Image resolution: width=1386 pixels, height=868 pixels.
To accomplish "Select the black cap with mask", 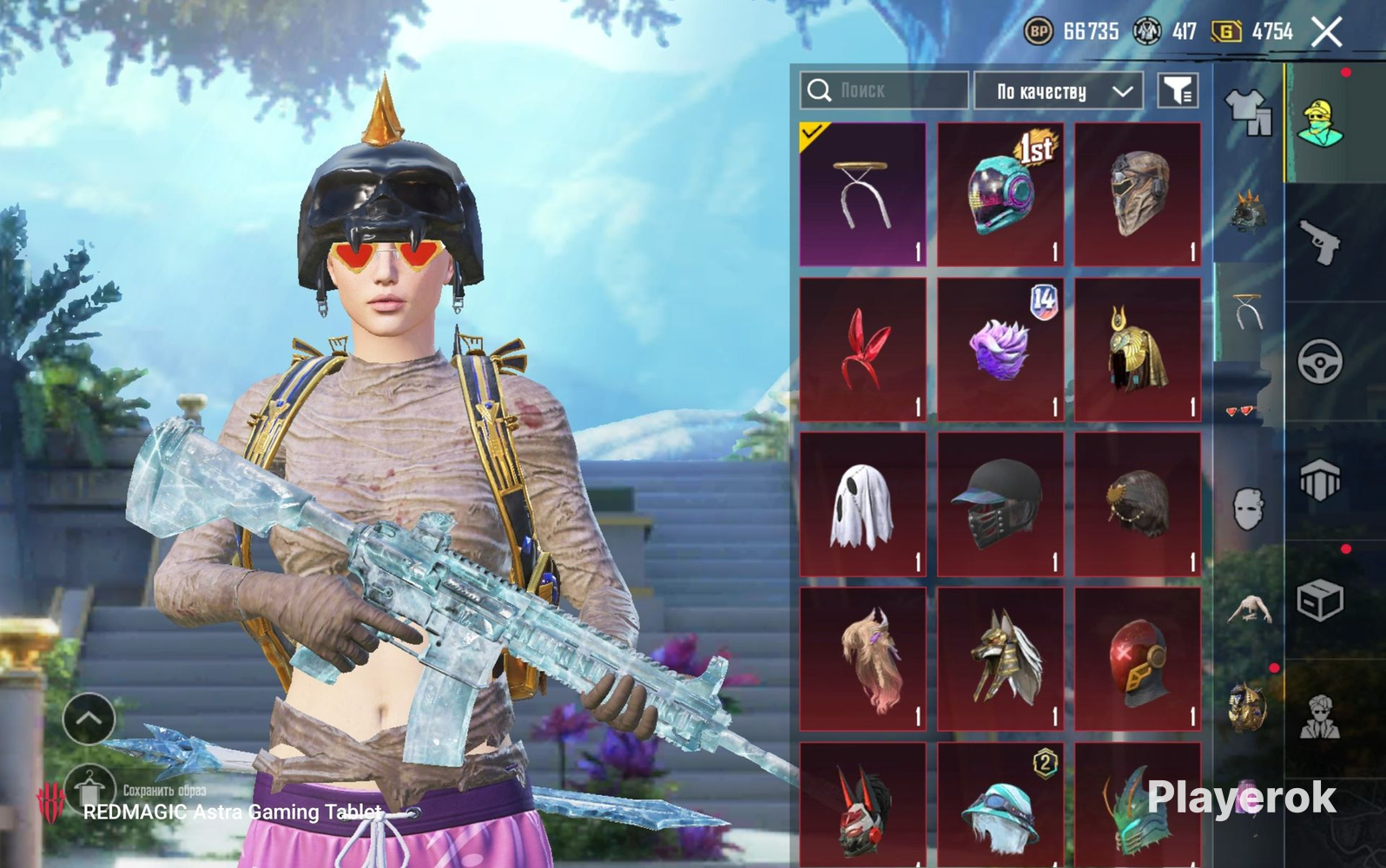I will 1000,504.
